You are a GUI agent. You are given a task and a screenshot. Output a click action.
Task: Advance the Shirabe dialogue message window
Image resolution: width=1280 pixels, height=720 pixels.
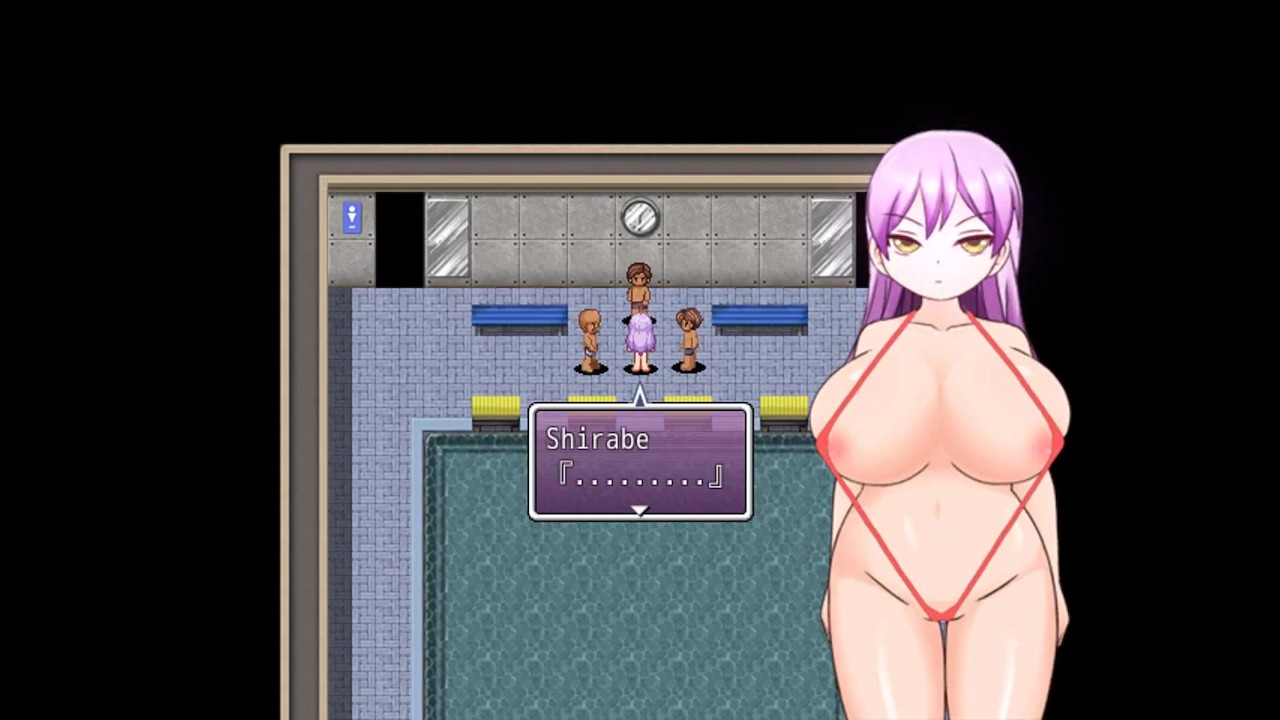point(640,460)
